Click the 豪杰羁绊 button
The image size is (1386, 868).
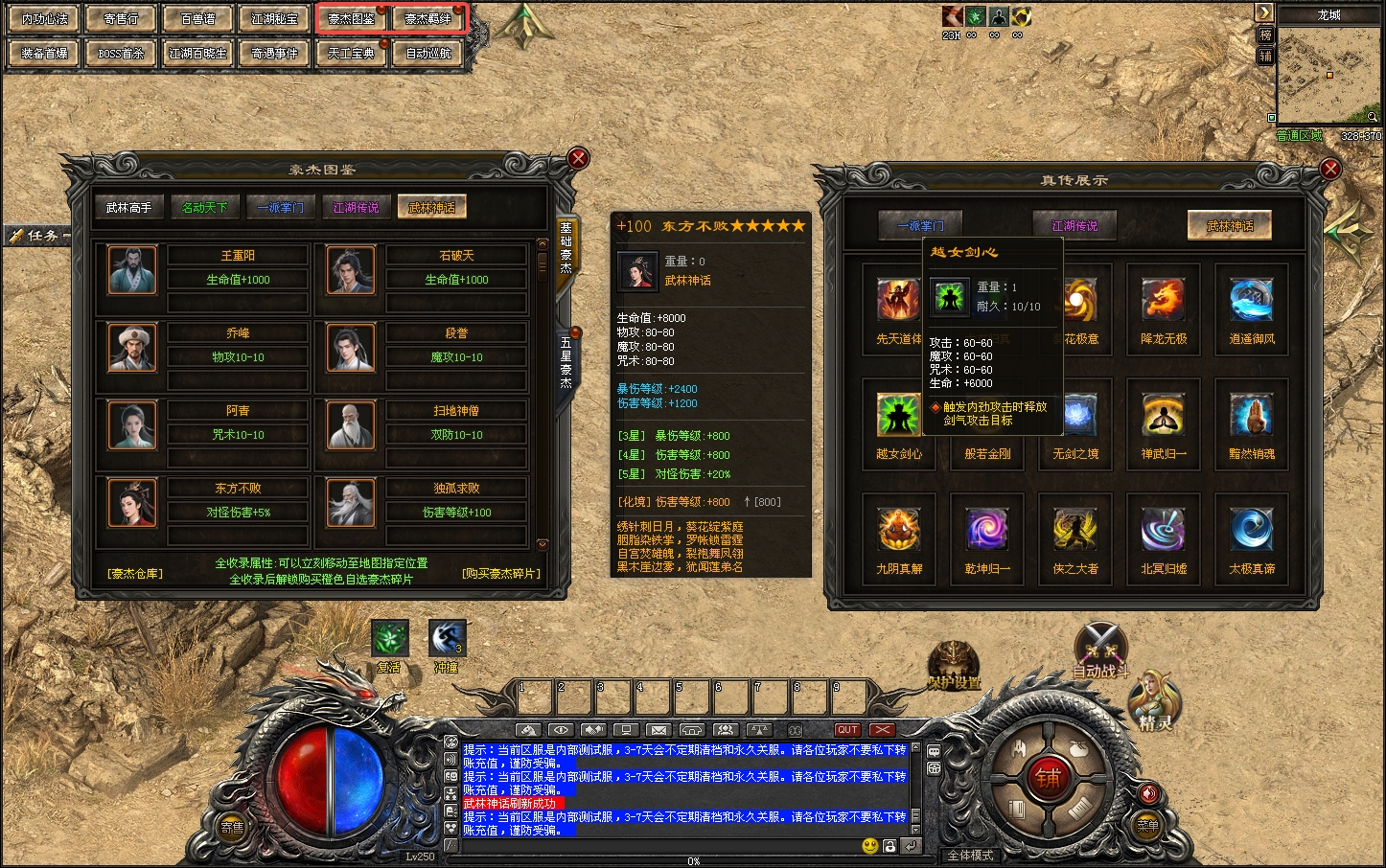point(428,19)
